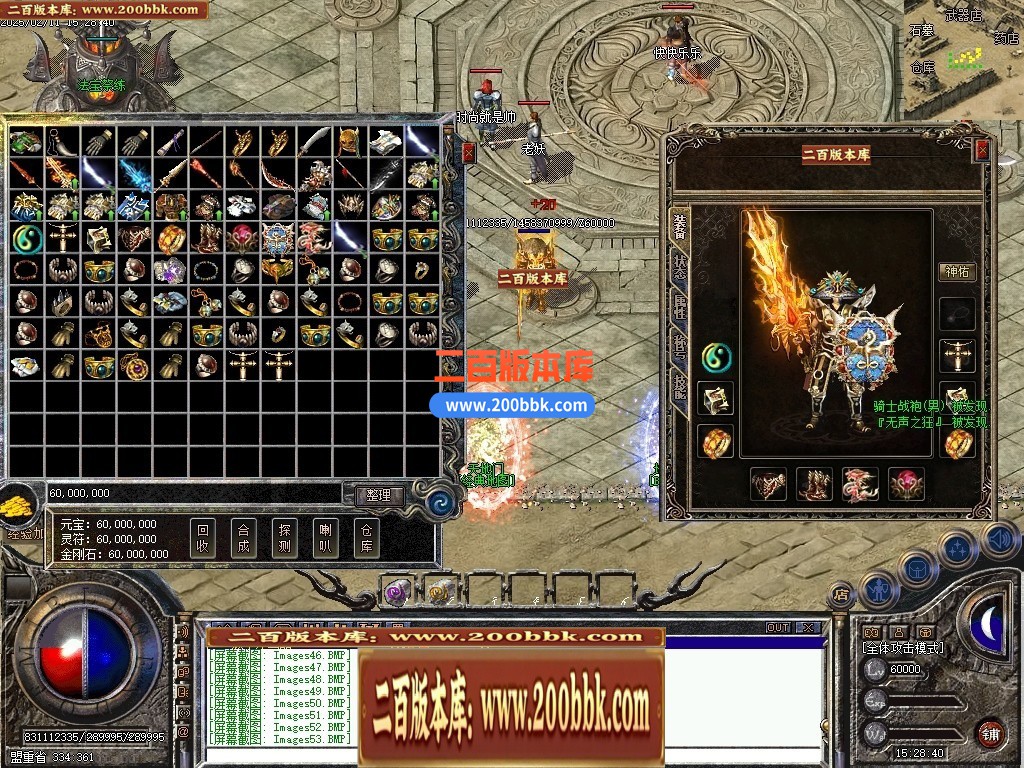This screenshot has width=1024, height=768.
Task: Click the 整理 sort inventory button
Action: coord(379,495)
